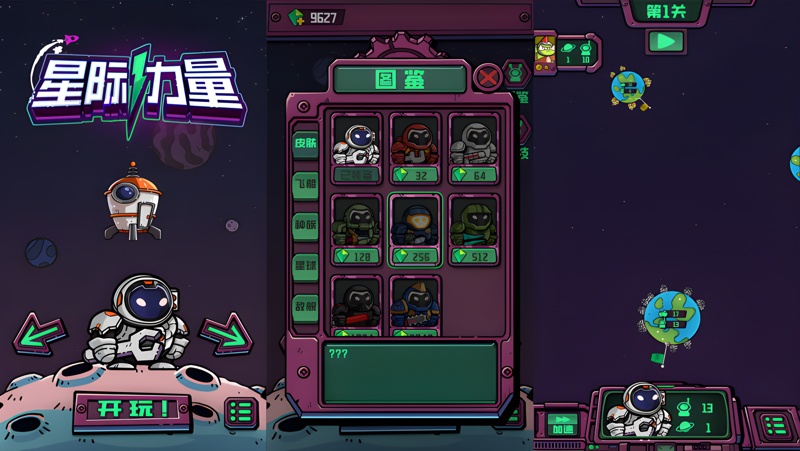Open the list menu in the level HUD

tap(774, 425)
